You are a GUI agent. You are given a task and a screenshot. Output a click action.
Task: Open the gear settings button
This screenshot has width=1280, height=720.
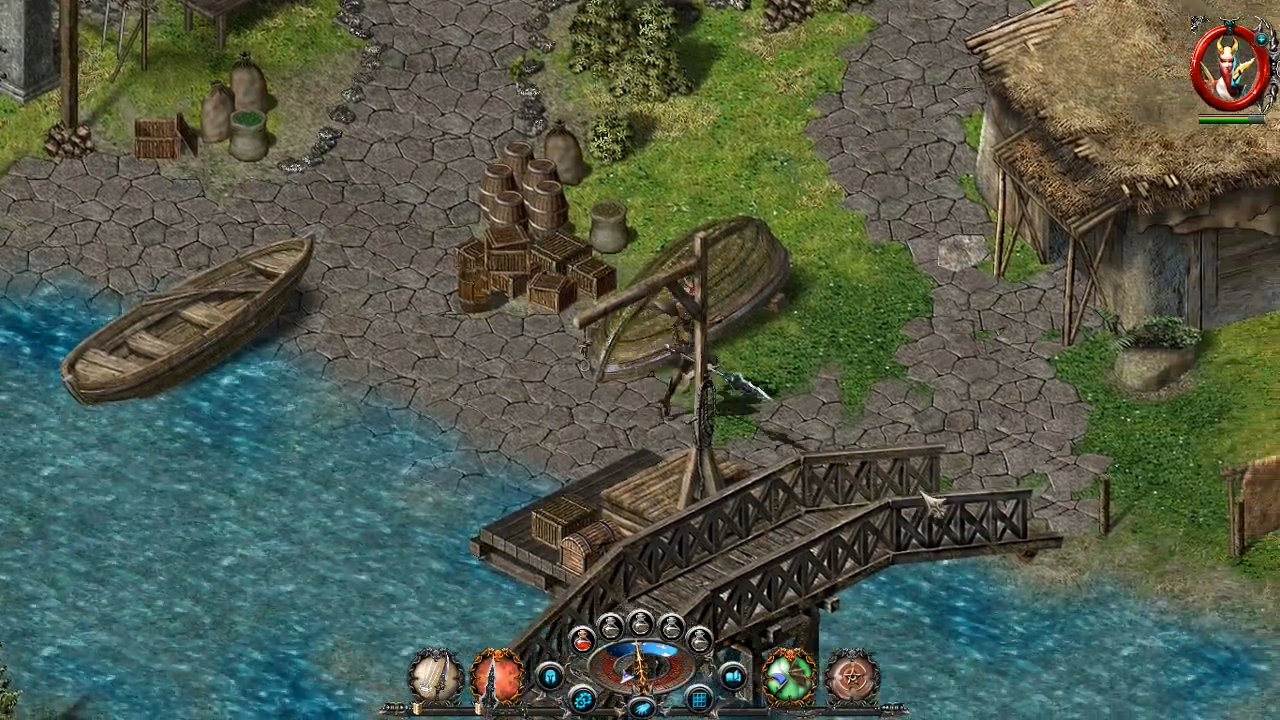pyautogui.click(x=582, y=698)
